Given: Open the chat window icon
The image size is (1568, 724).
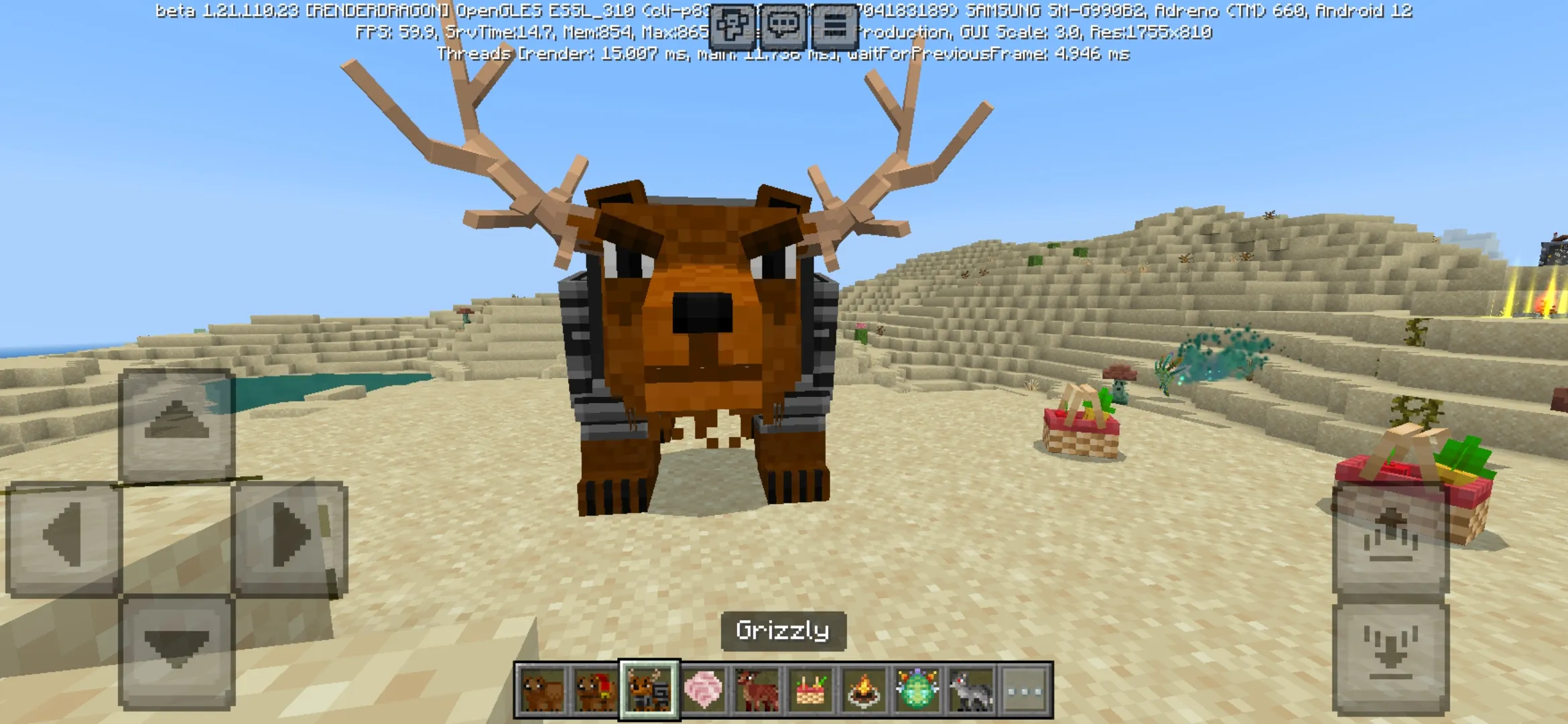Looking at the screenshot, I should [x=784, y=27].
